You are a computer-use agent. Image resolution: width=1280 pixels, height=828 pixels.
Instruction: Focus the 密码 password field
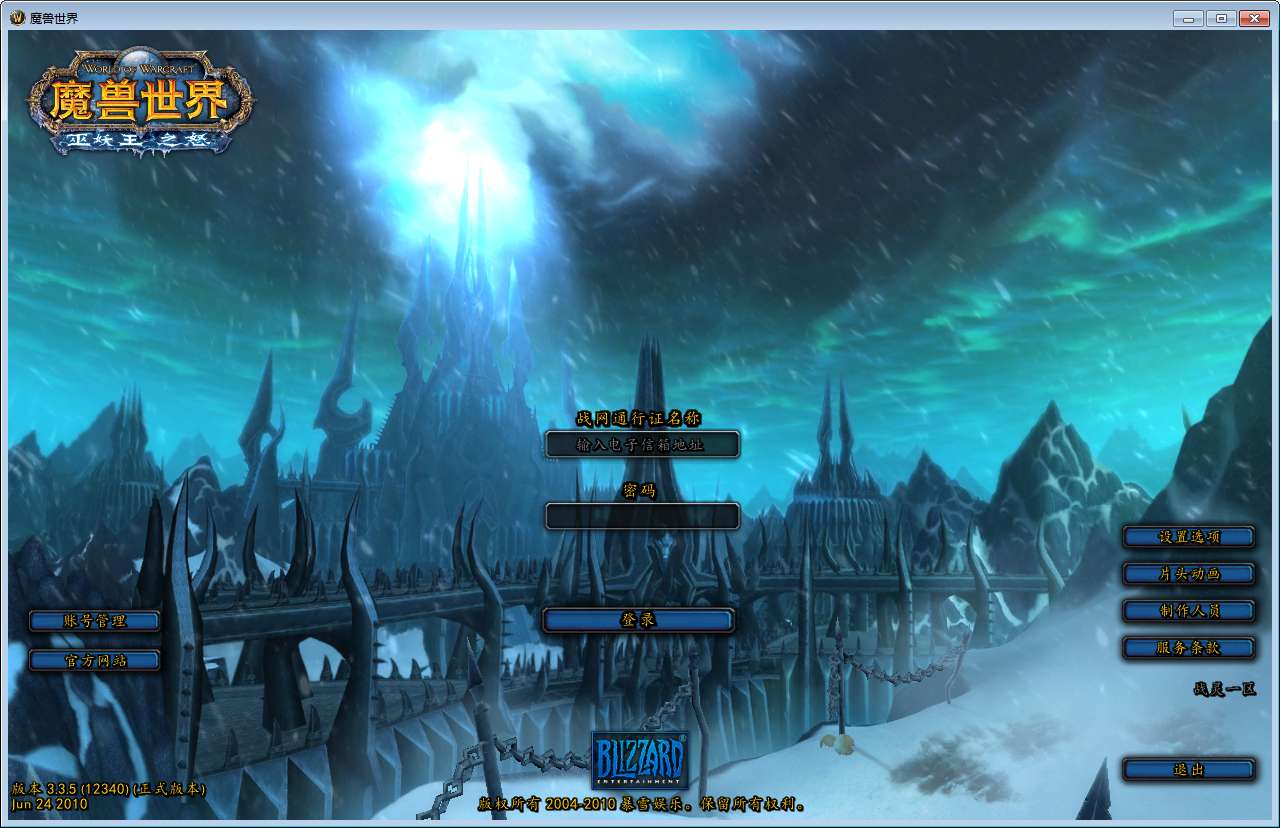[x=642, y=516]
